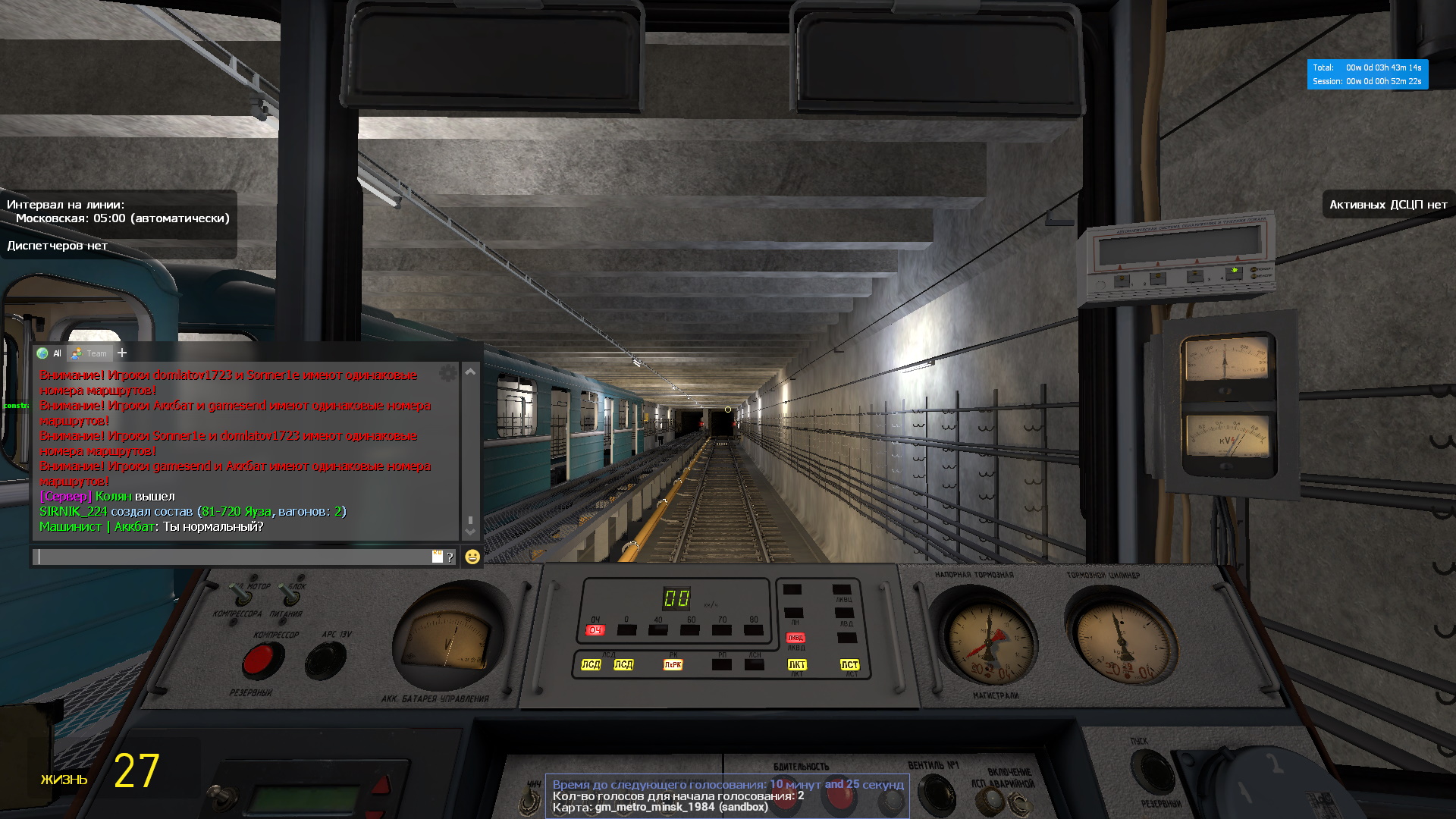Open chat settings via the gear icon
Viewport: 1456px width, 819px height.
pos(448,373)
